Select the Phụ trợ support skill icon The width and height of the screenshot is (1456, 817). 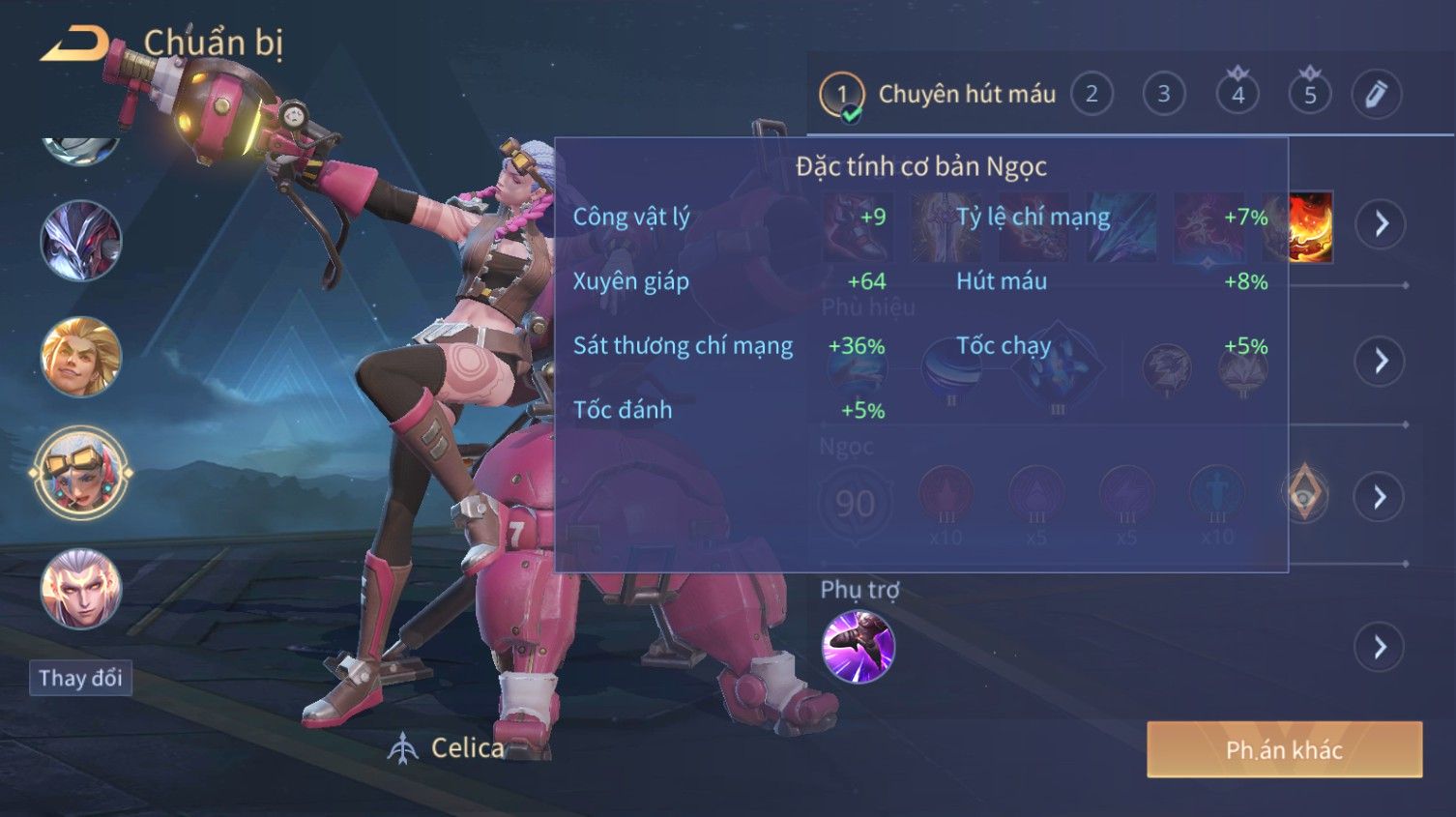858,647
